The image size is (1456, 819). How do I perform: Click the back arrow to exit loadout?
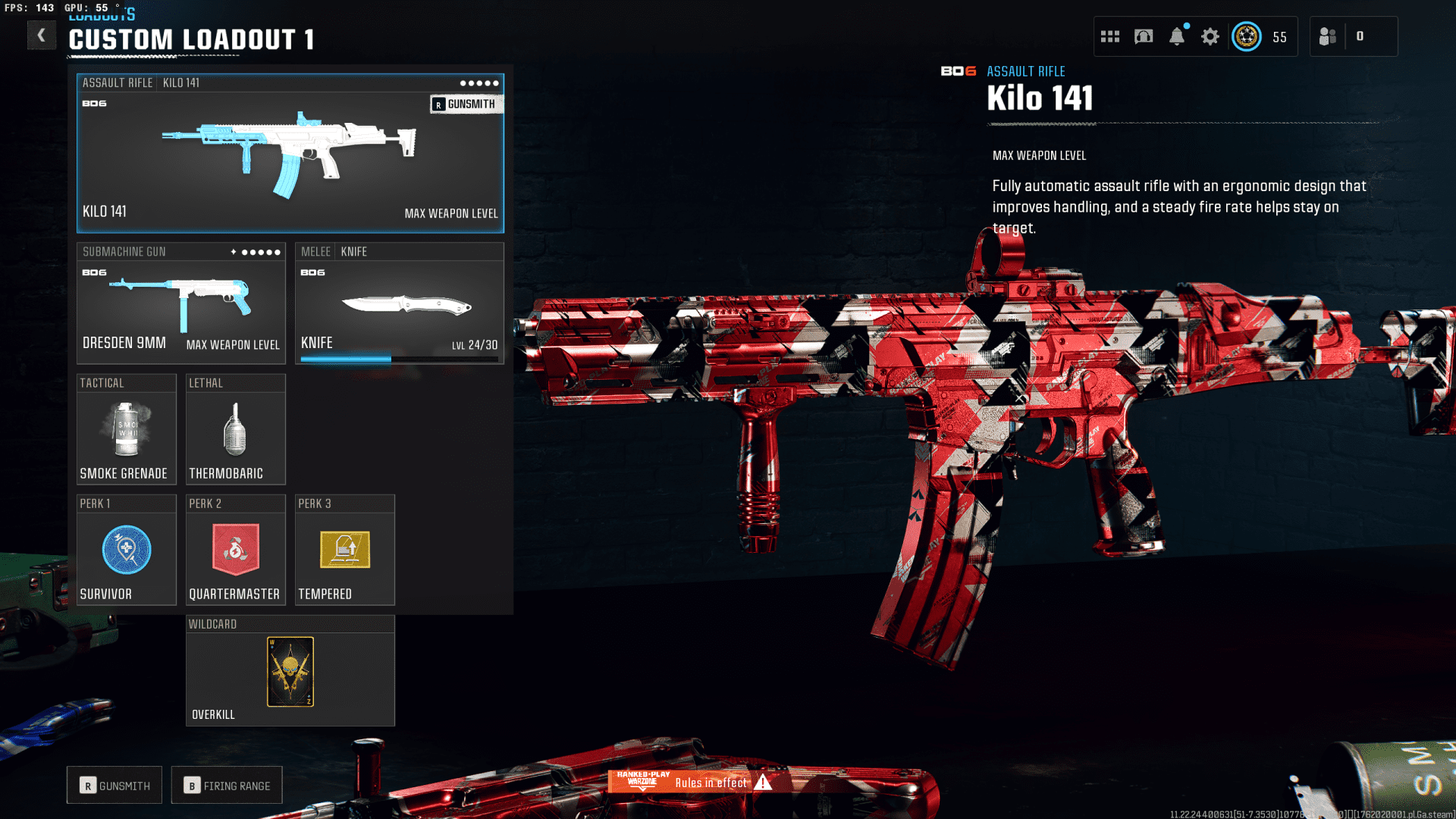(x=42, y=35)
